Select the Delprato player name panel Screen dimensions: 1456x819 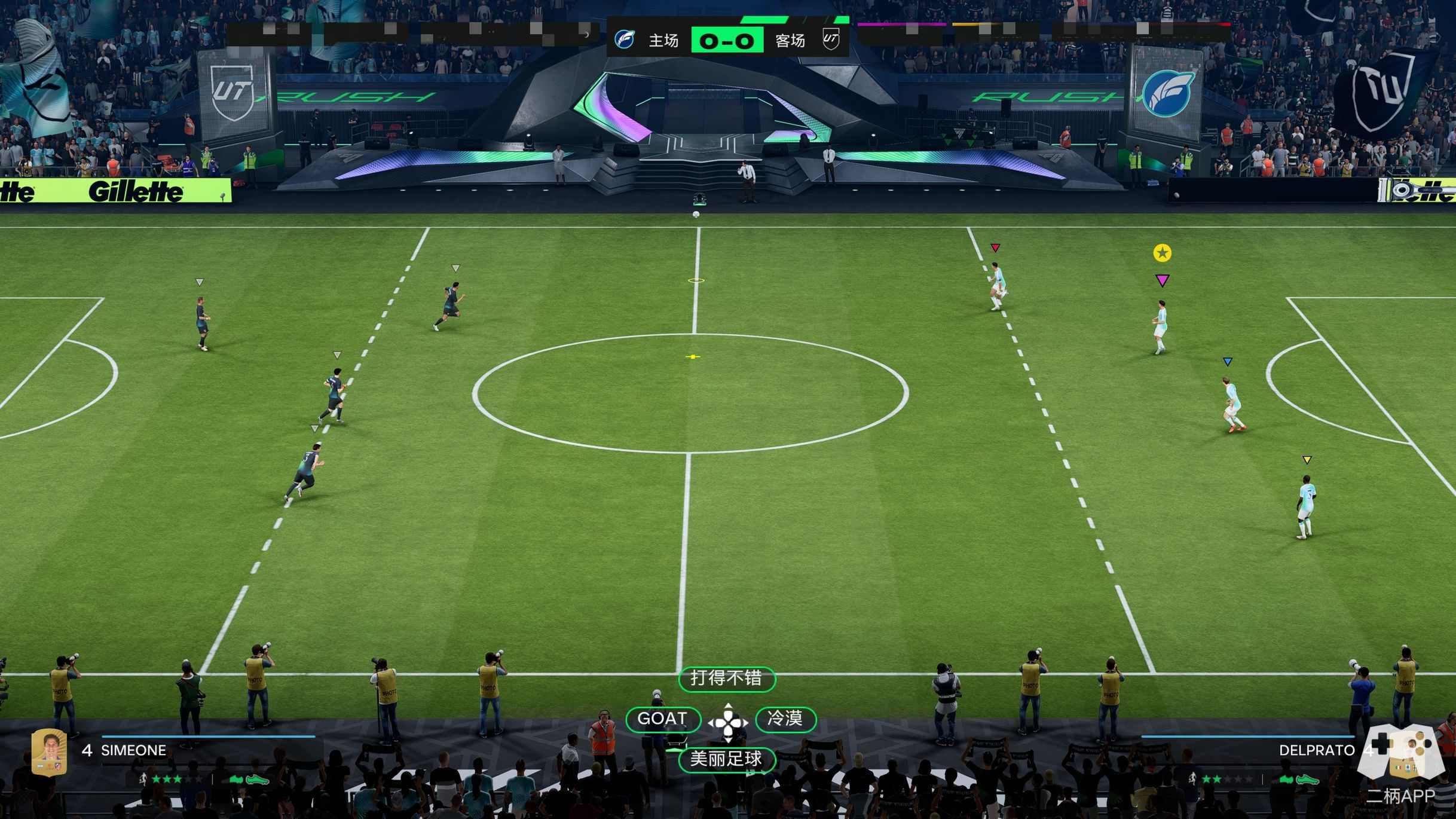pos(1316,750)
